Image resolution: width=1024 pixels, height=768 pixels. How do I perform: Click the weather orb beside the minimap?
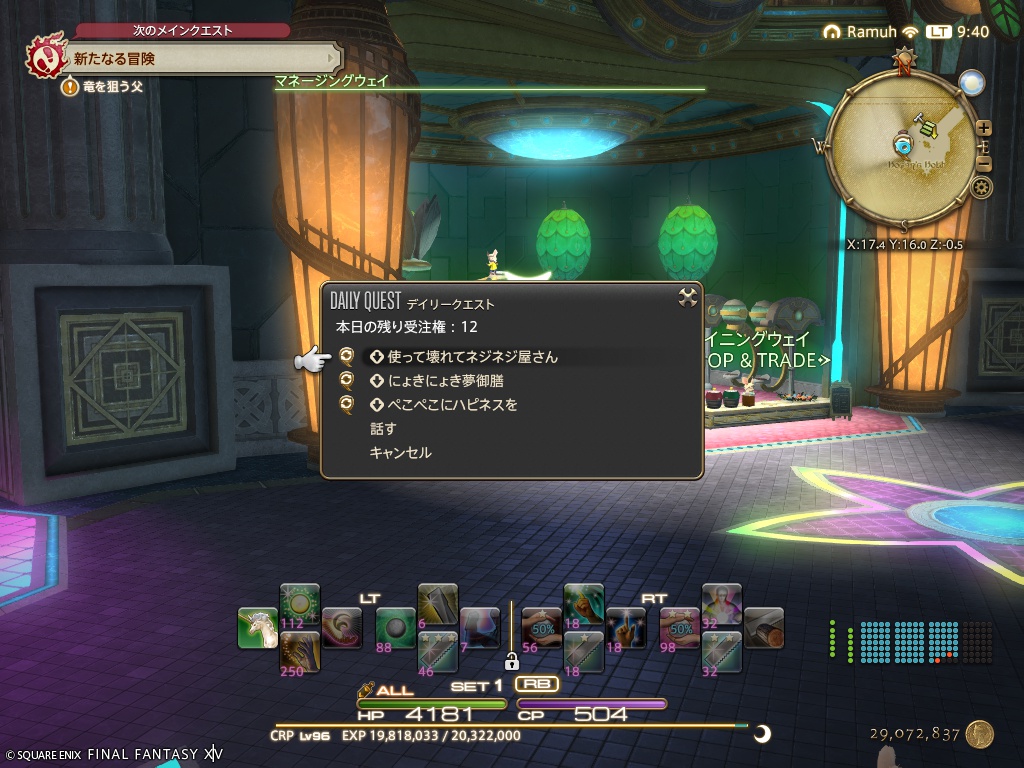(x=970, y=82)
